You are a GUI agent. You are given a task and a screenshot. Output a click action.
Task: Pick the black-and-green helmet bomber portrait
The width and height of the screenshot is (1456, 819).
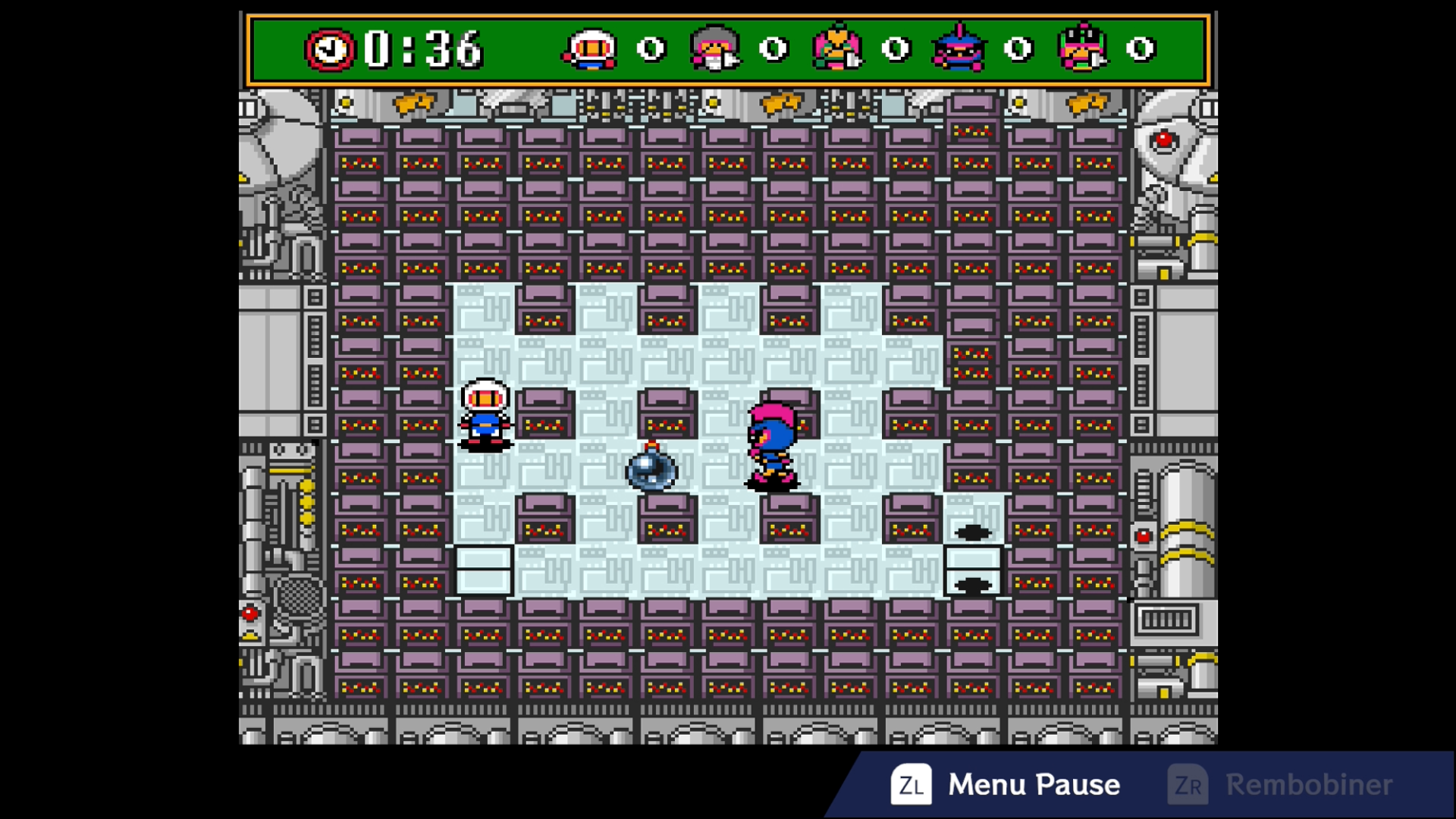coord(1081,49)
